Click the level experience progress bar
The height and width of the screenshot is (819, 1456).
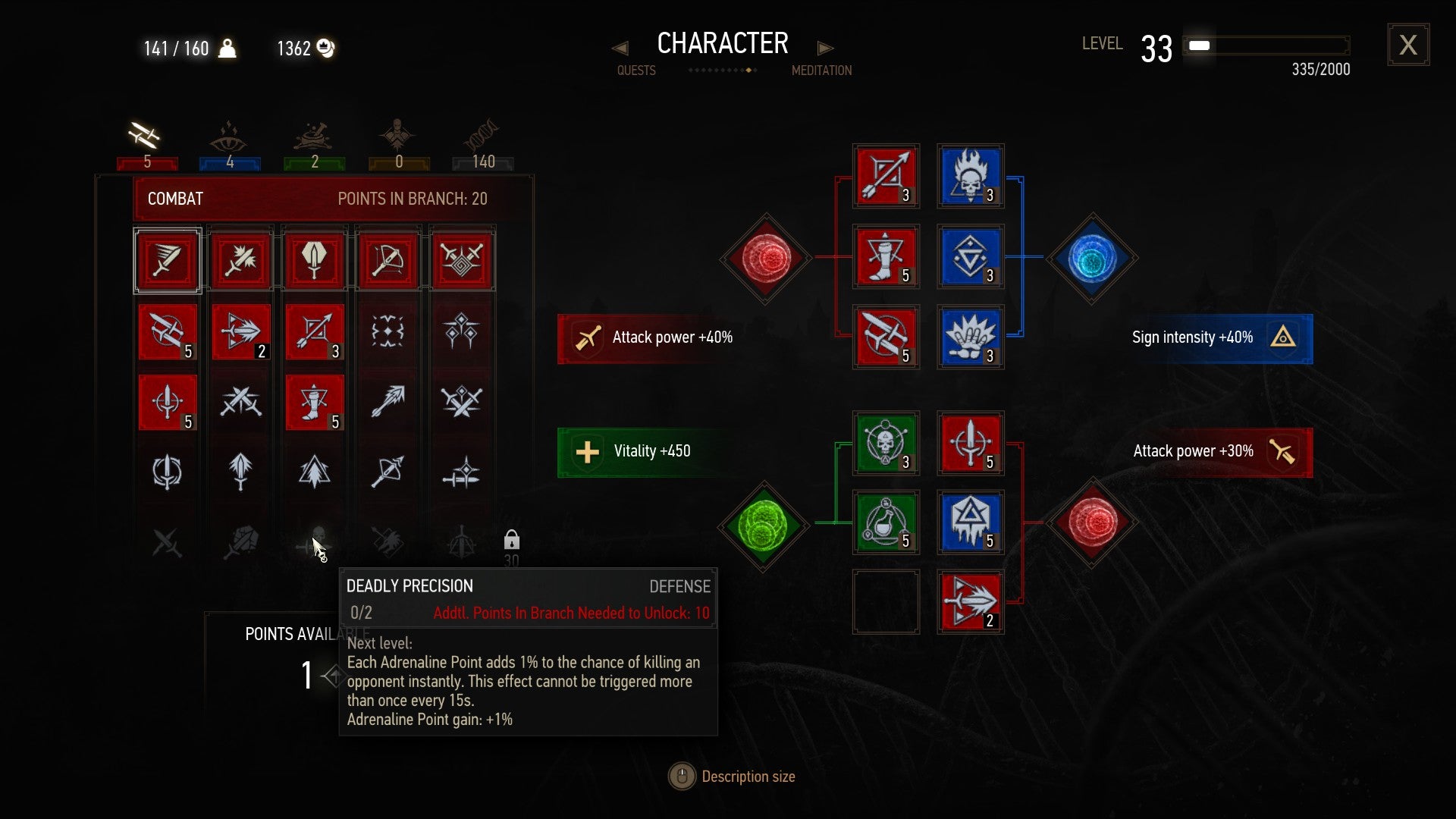point(1266,45)
